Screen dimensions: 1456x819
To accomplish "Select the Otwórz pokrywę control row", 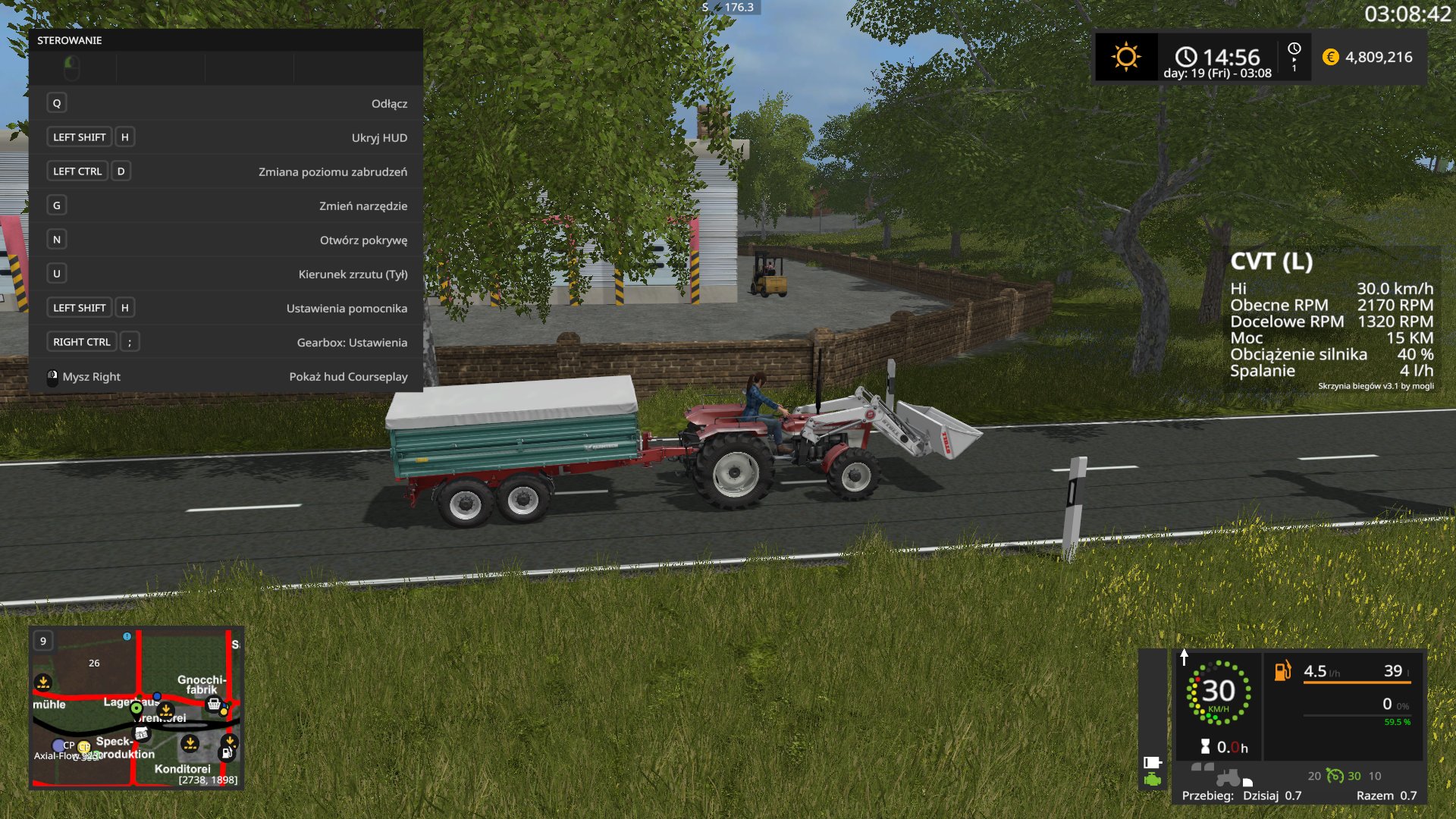I will [x=225, y=240].
